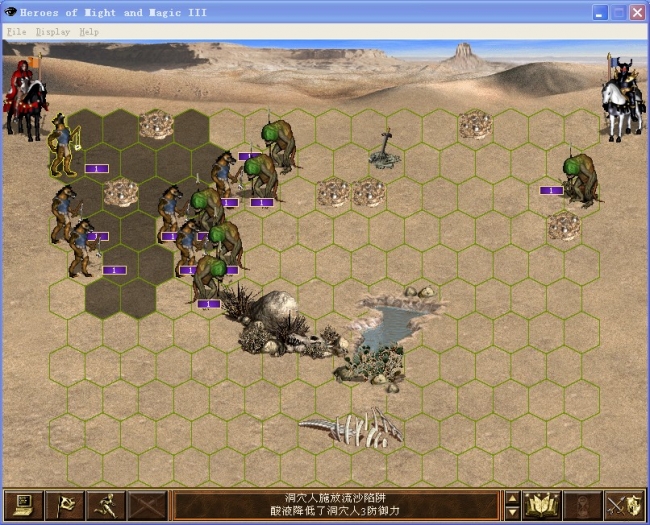
Task: Move combat log up with arrow
Action: (513, 498)
